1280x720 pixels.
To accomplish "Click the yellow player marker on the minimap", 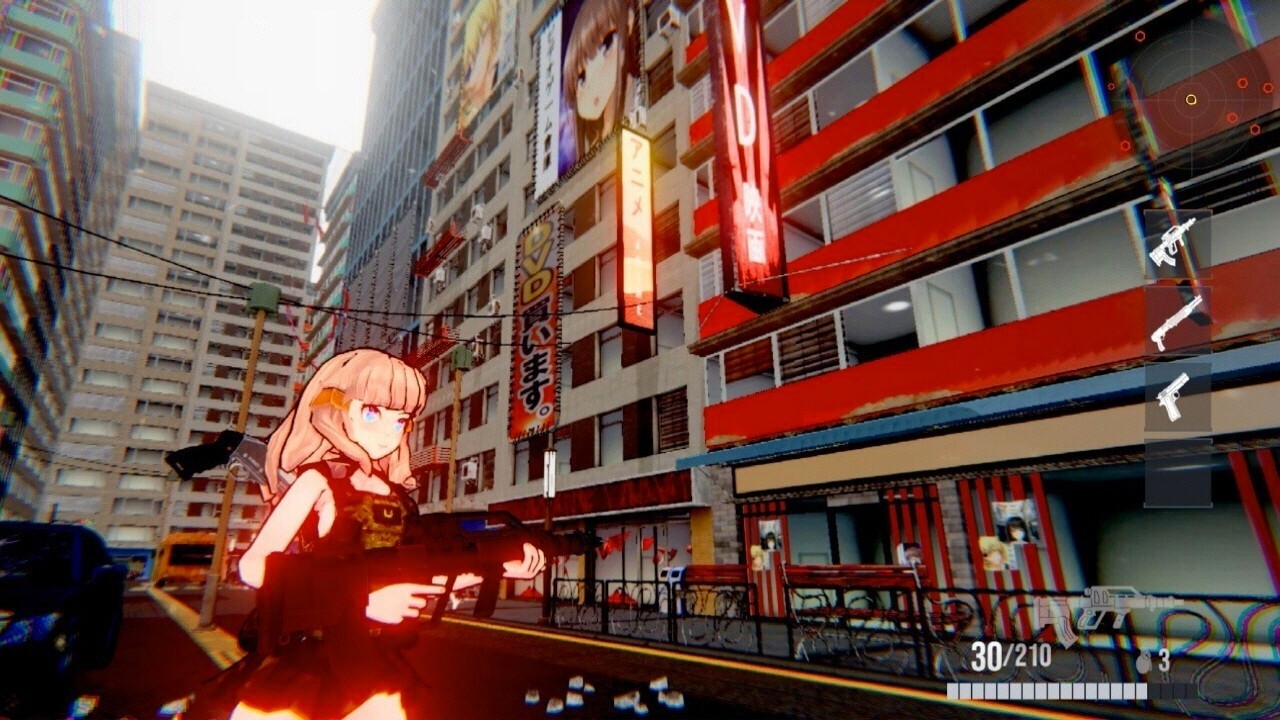I will click(1189, 99).
